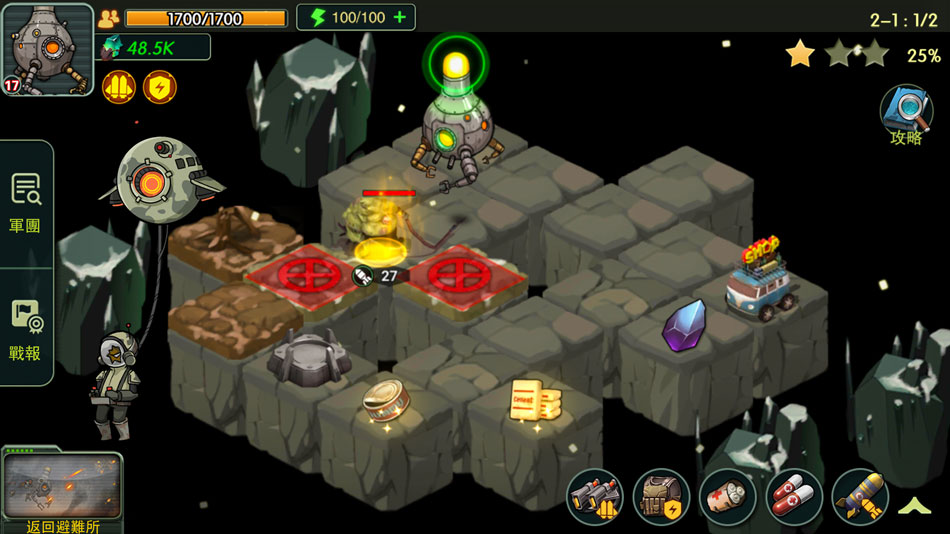Add energy with the green plus button
950x534 pixels.
(400, 18)
